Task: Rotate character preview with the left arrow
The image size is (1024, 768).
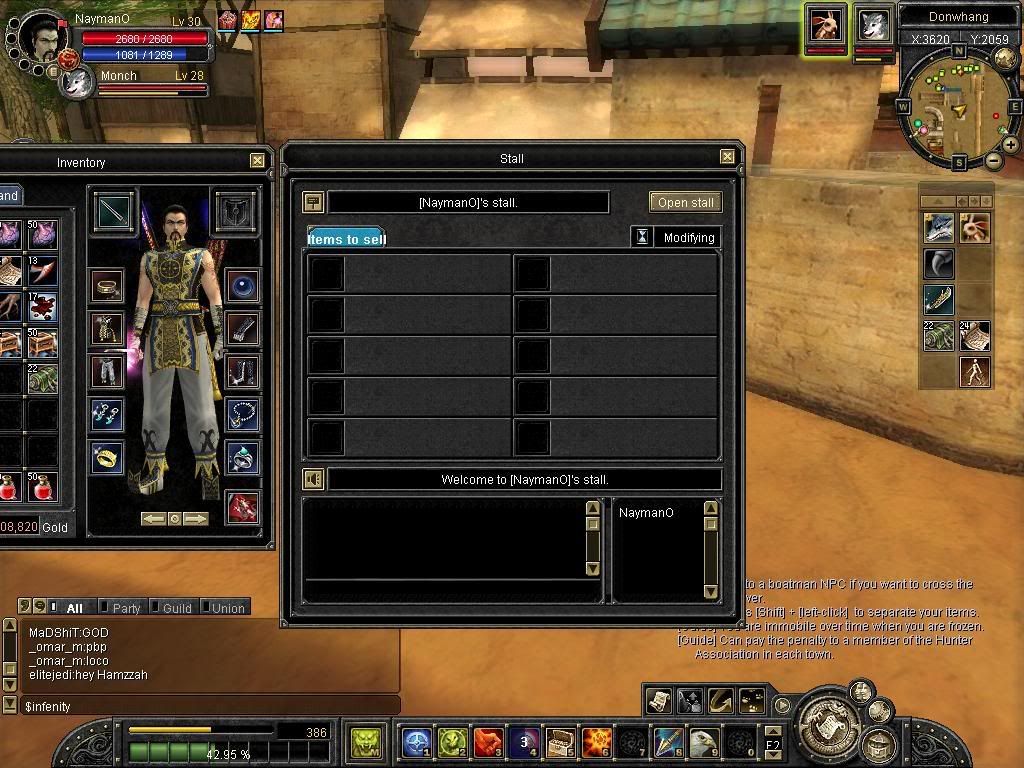Action: (x=153, y=519)
